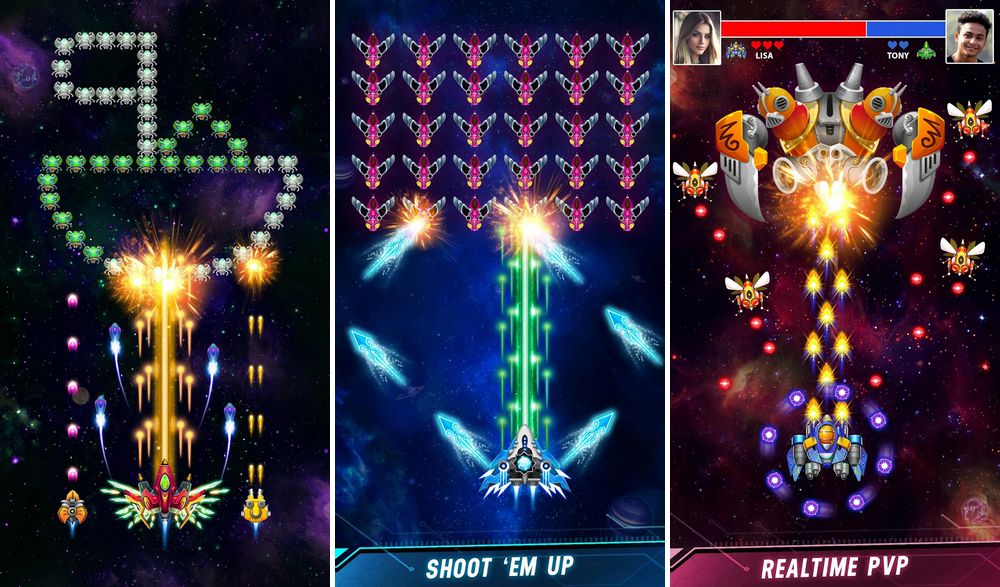Viewport: 1000px width, 587px height.
Task: Tap Lisa's player portrait
Action: click(x=696, y=36)
